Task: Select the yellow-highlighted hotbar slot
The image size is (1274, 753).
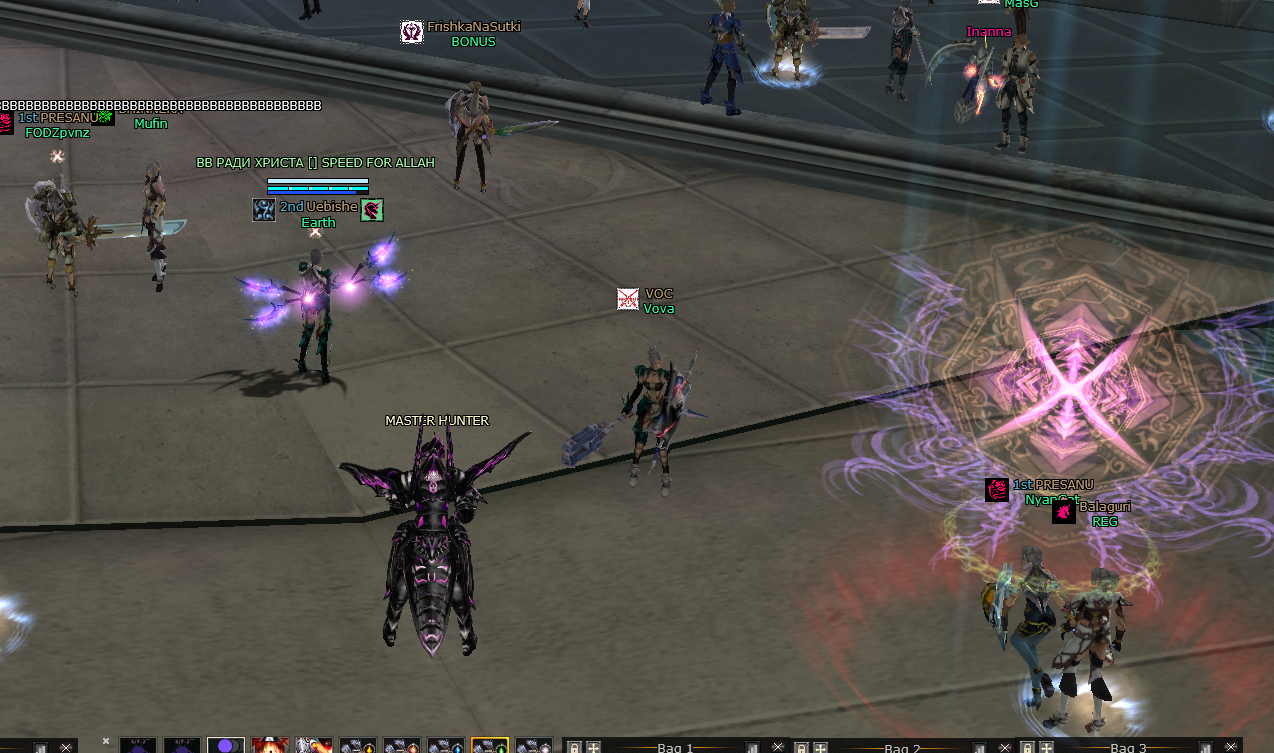Action: (x=490, y=746)
